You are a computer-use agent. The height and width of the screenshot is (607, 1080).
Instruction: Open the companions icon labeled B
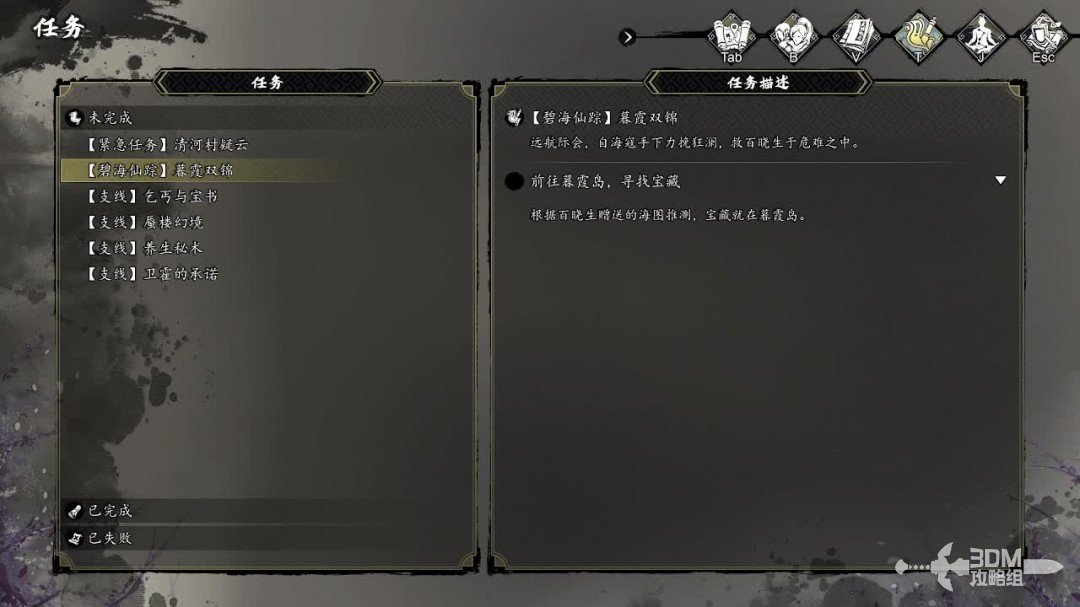coord(793,37)
